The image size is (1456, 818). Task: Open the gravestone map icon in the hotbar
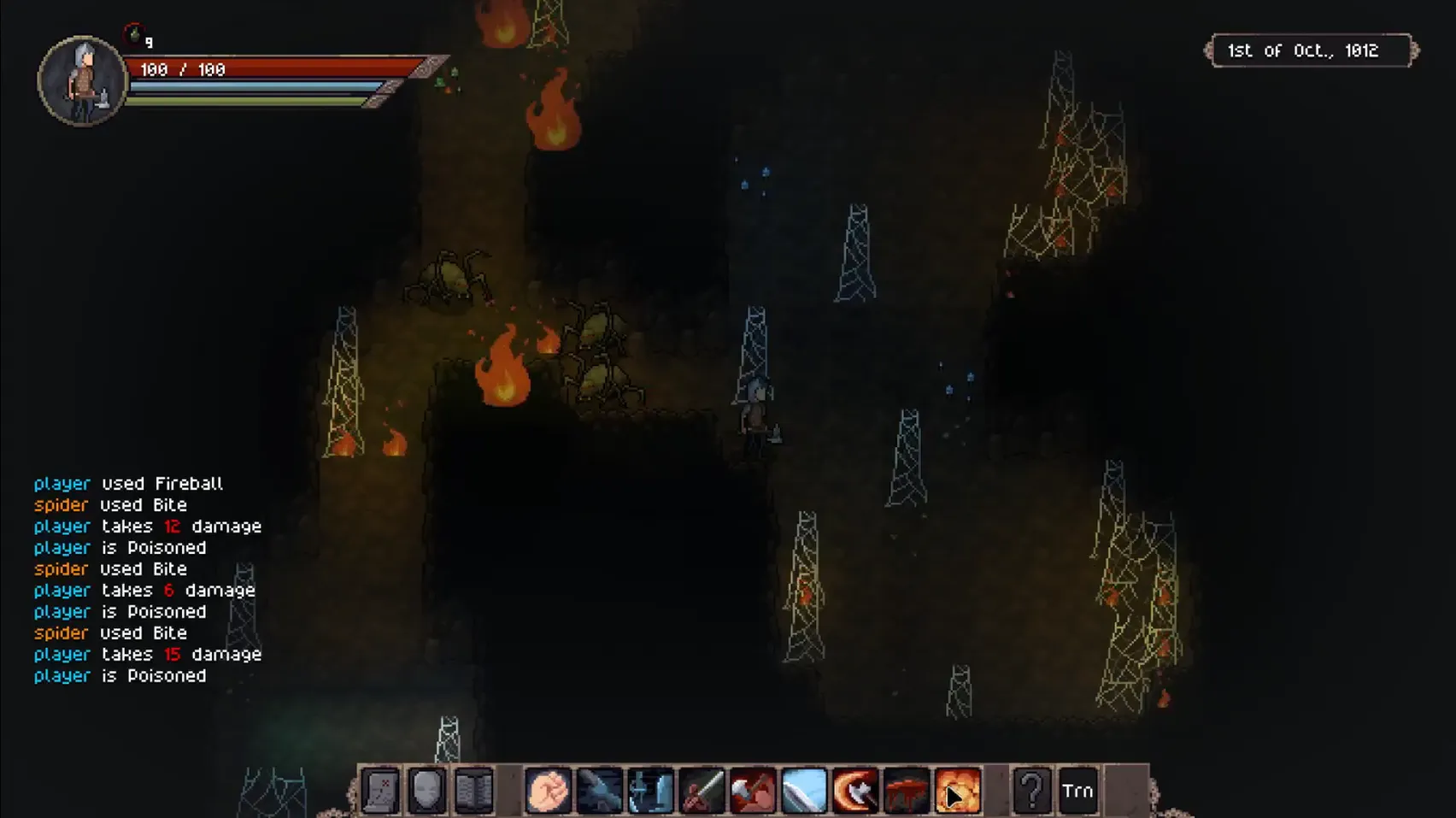pos(380,791)
